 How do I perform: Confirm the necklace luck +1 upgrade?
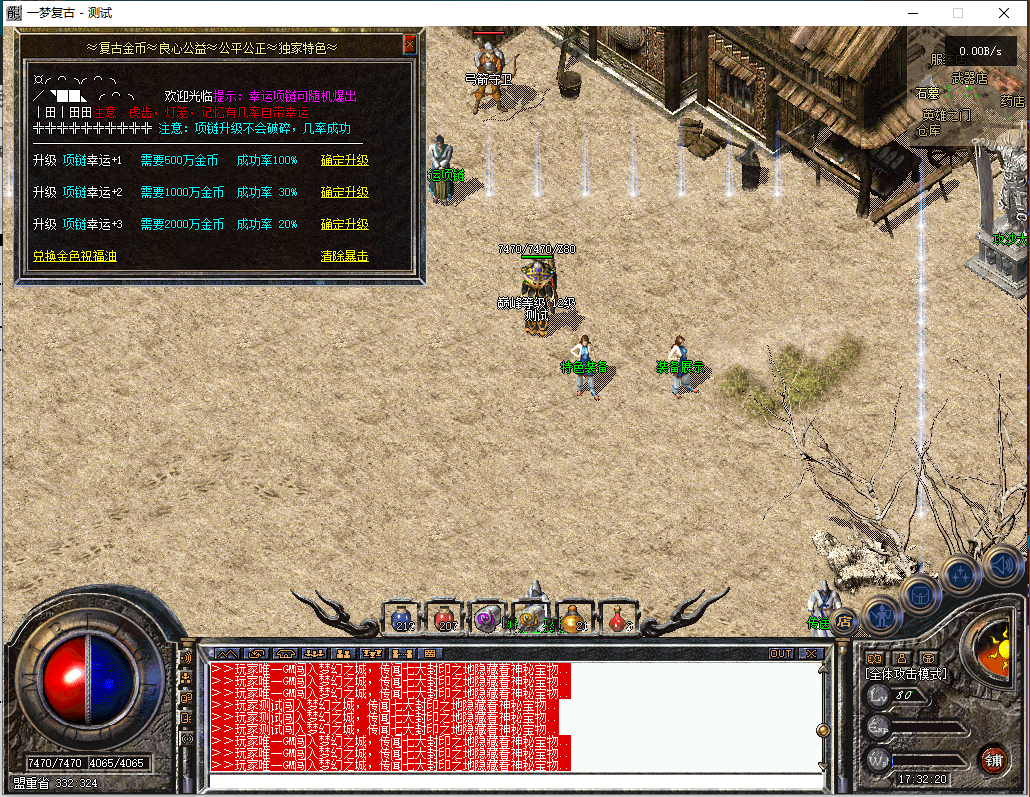click(x=344, y=160)
